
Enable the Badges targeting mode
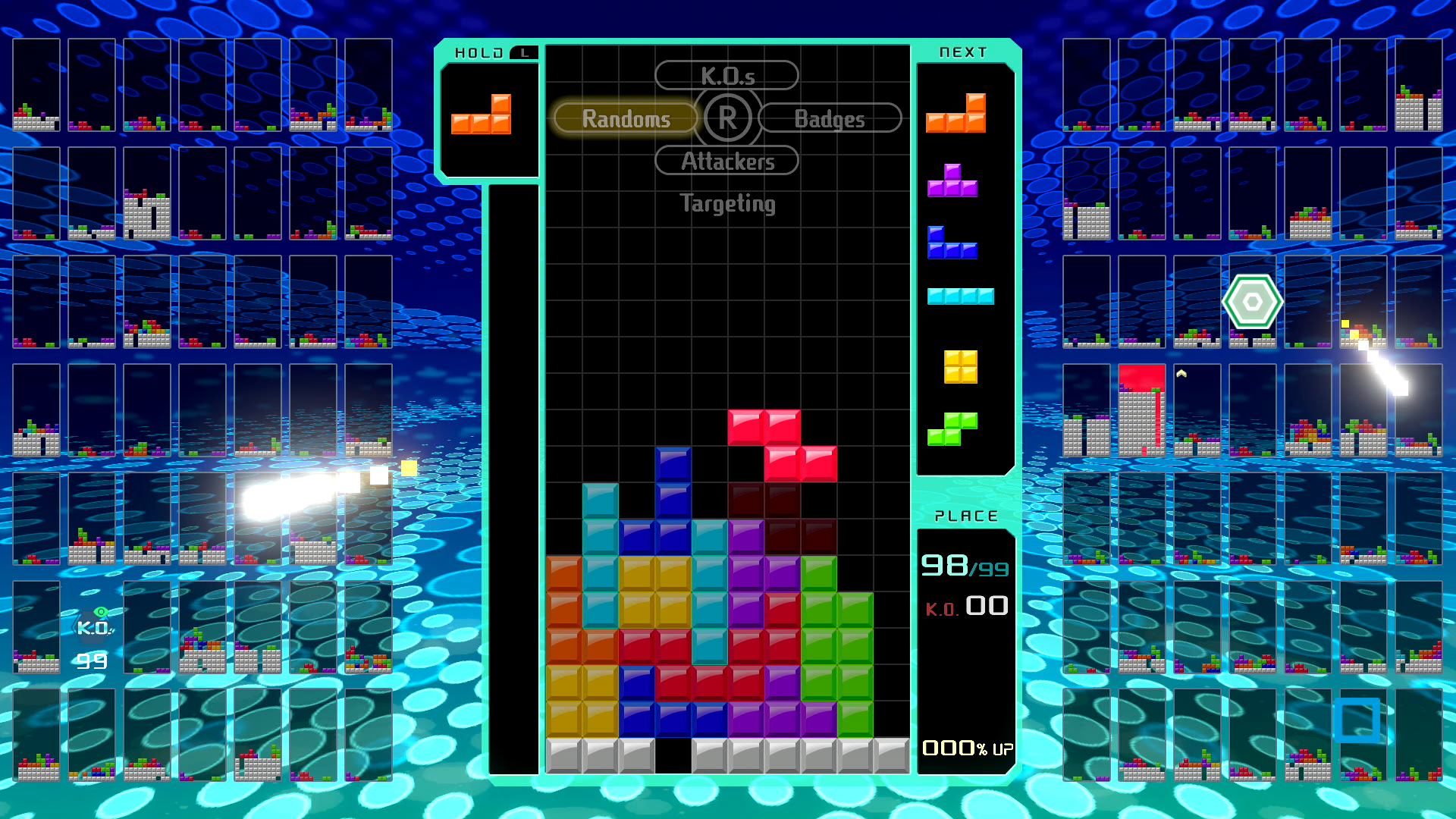[x=829, y=118]
